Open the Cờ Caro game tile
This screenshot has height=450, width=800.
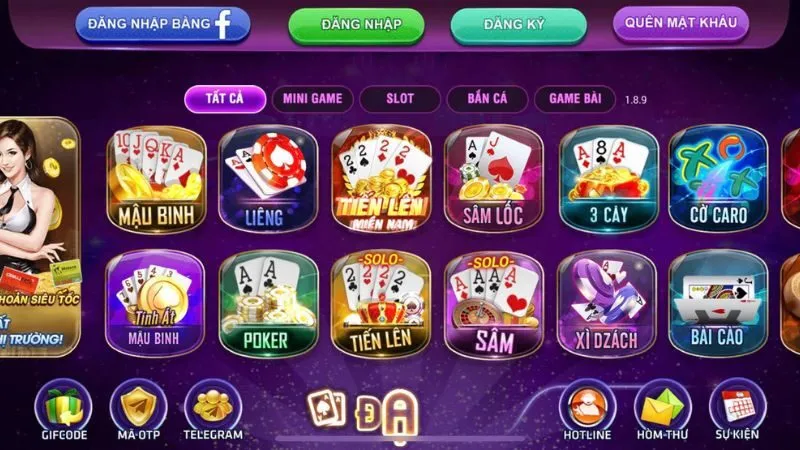click(718, 178)
